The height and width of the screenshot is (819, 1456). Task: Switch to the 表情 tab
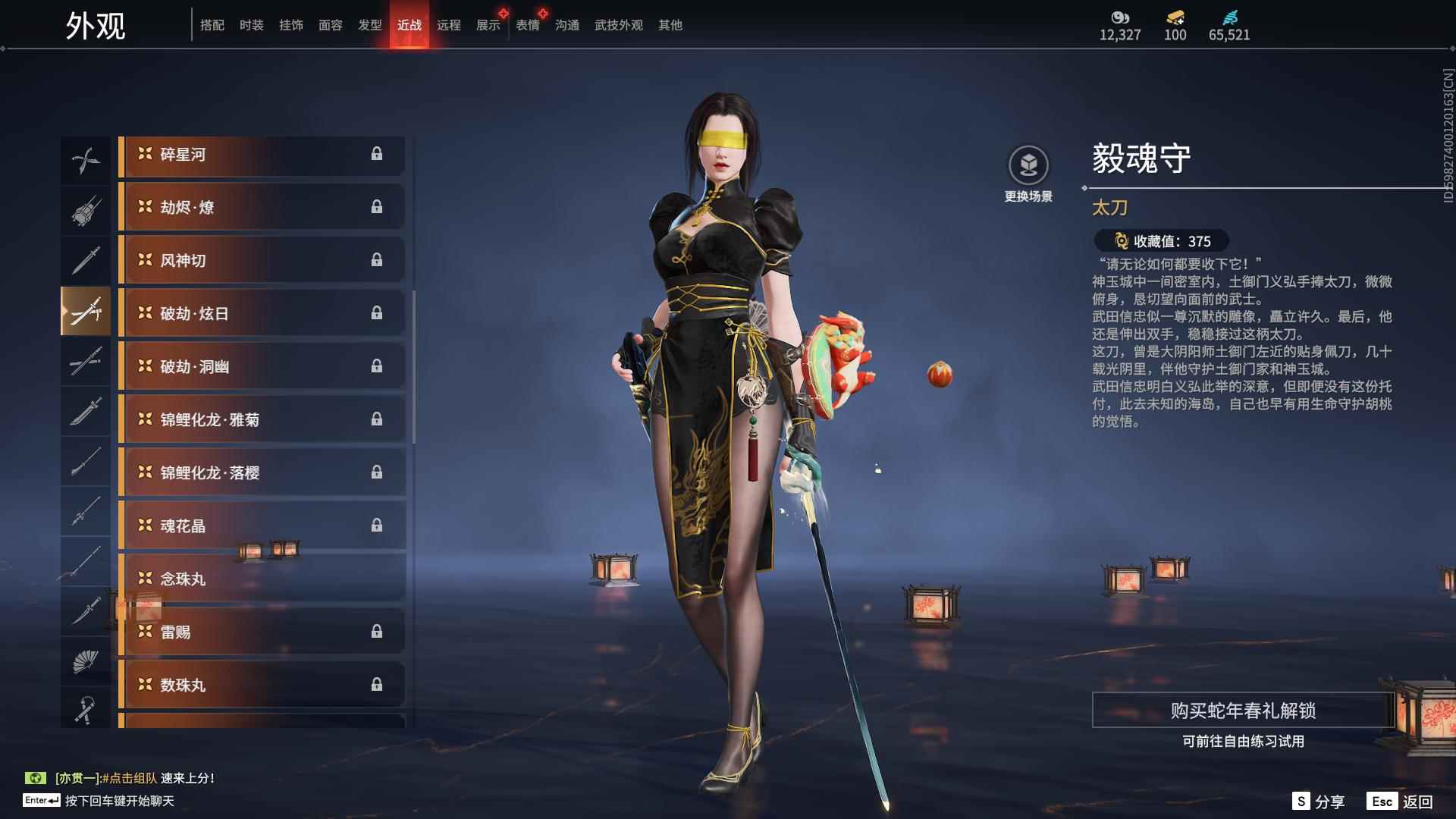click(x=527, y=24)
